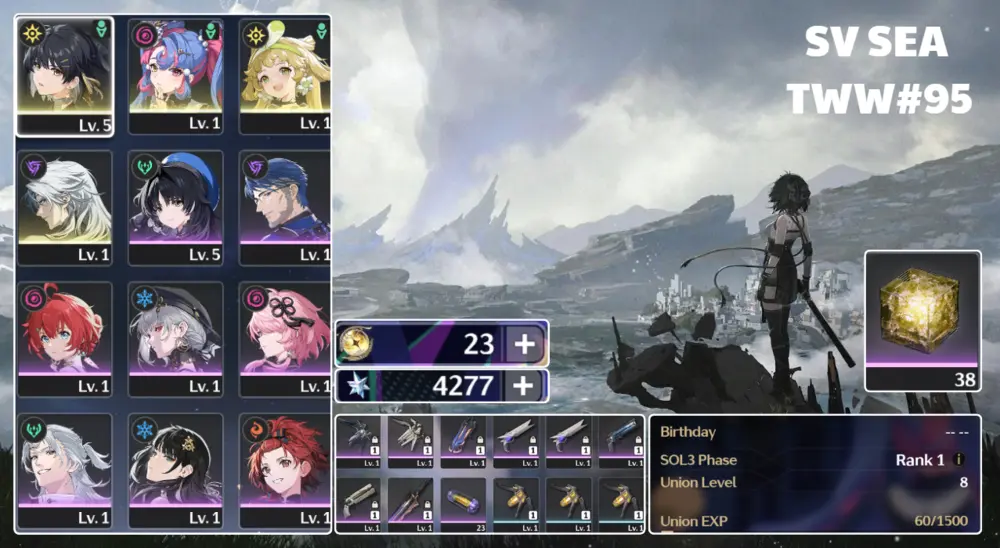Open the glowing golden cube item

point(922,313)
